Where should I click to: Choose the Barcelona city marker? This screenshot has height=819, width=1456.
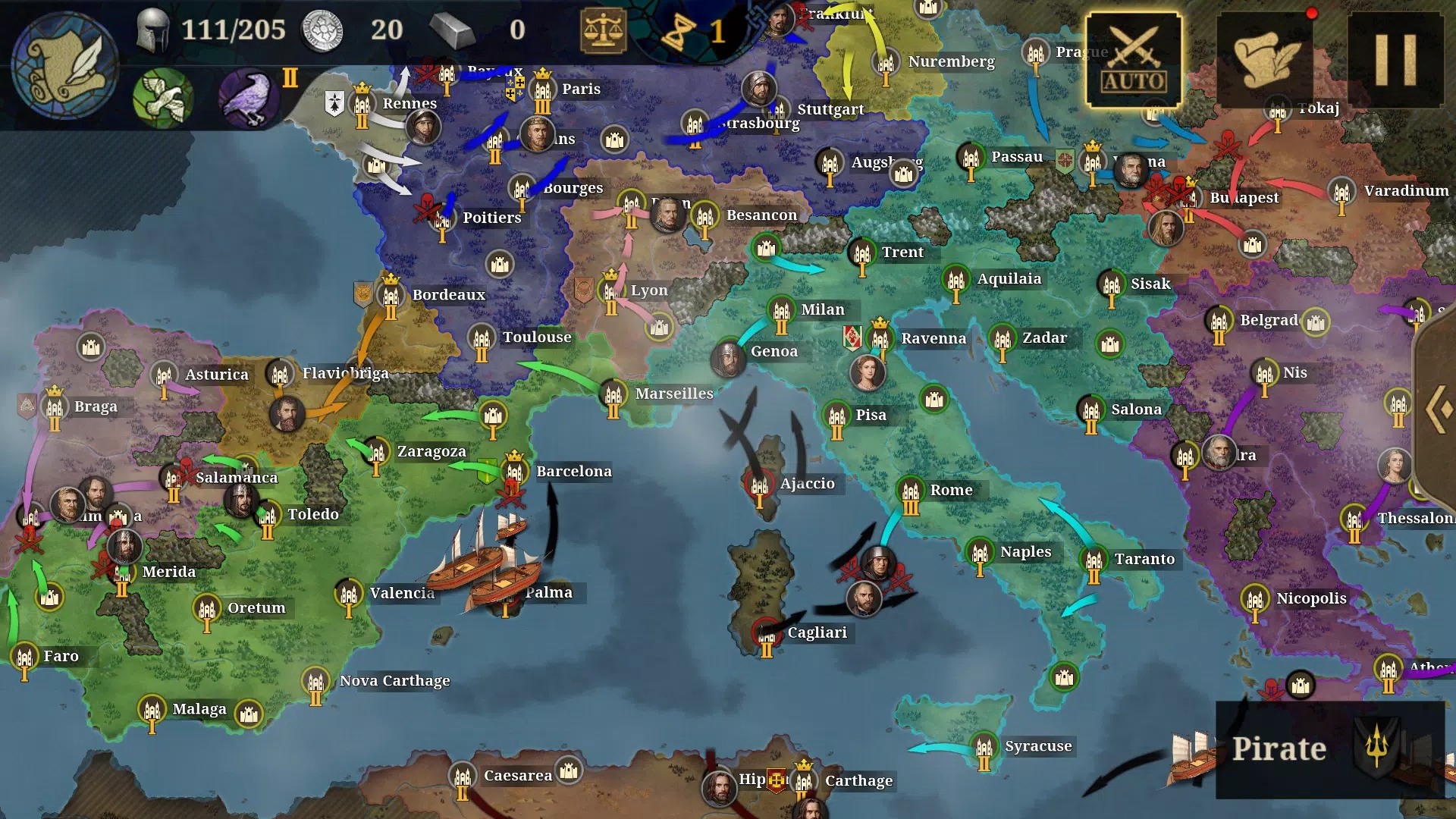pos(515,472)
